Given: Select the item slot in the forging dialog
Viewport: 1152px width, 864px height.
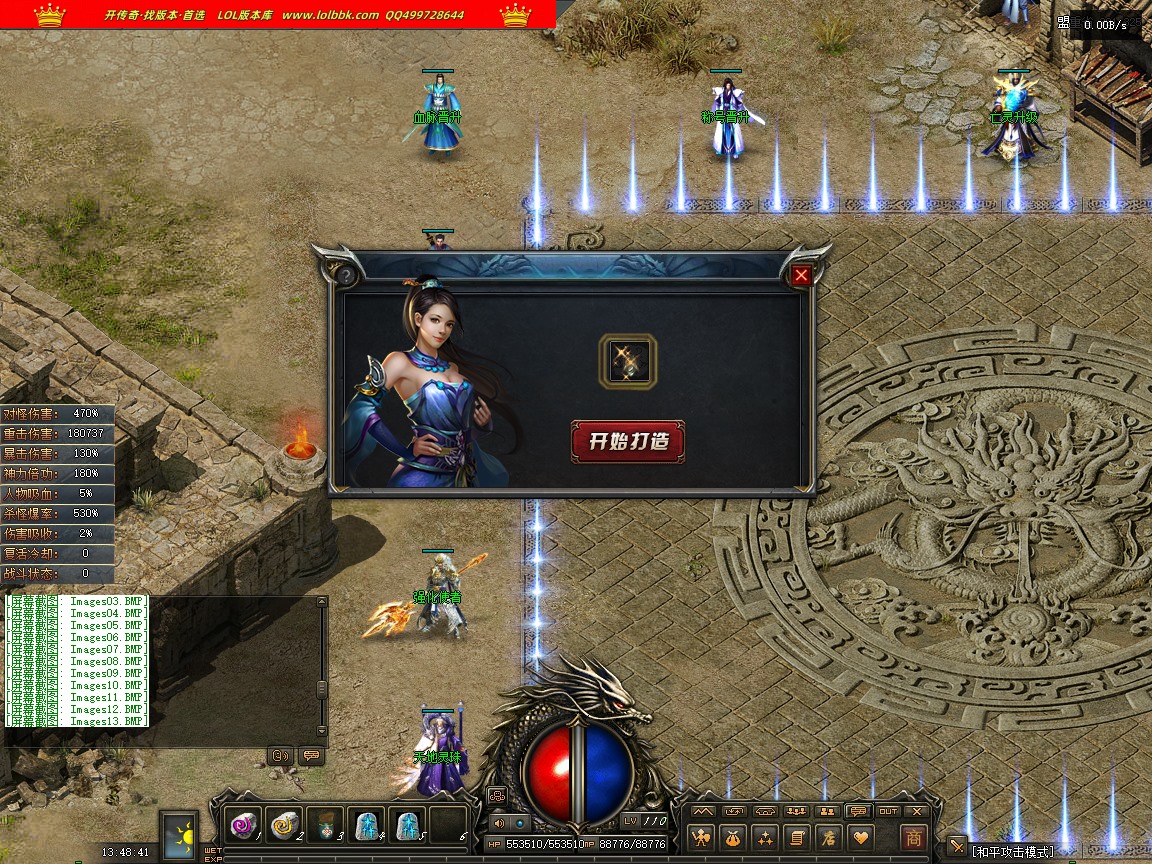Looking at the screenshot, I should coord(627,361).
